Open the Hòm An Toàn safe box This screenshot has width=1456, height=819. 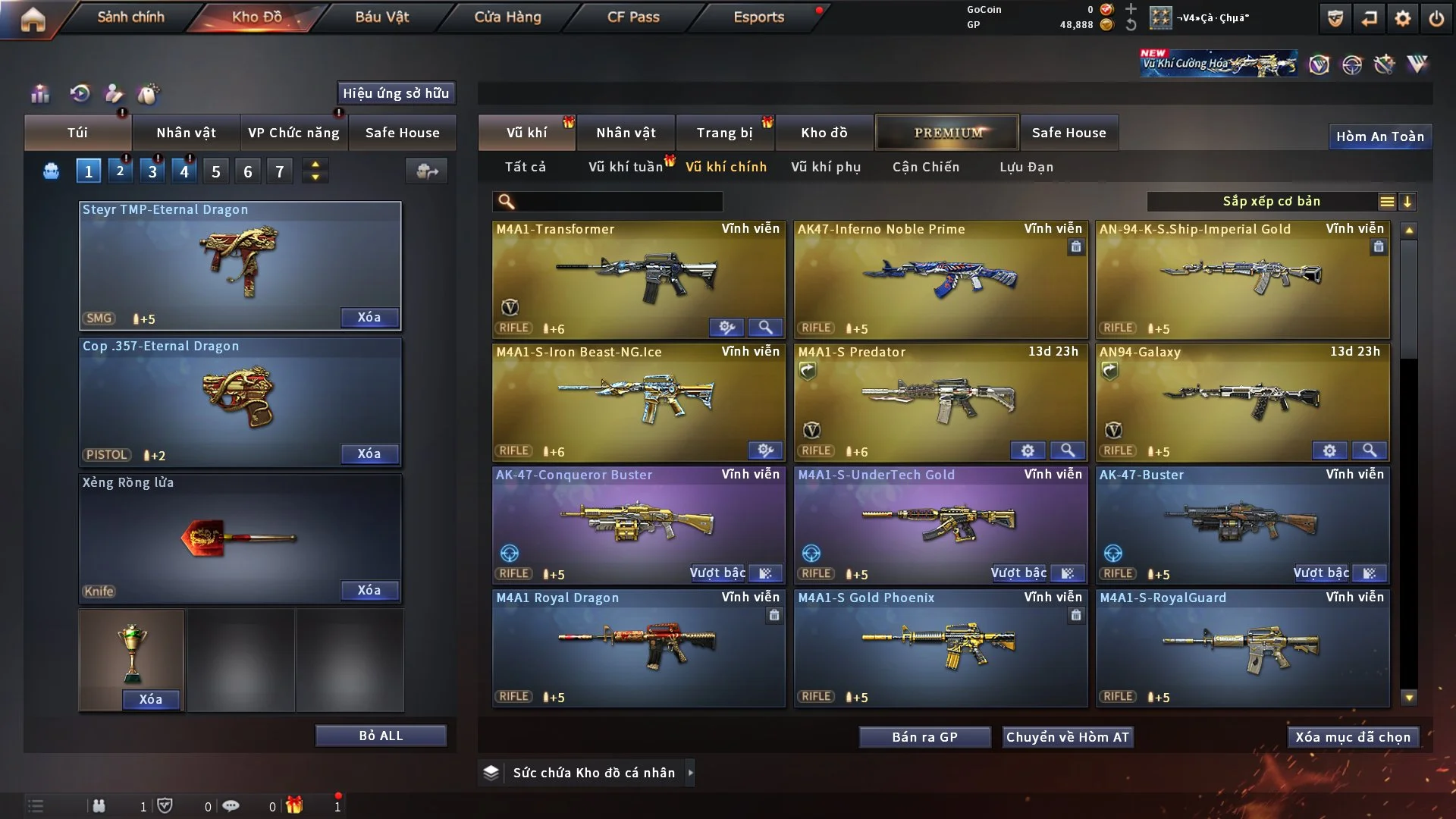(x=1379, y=136)
